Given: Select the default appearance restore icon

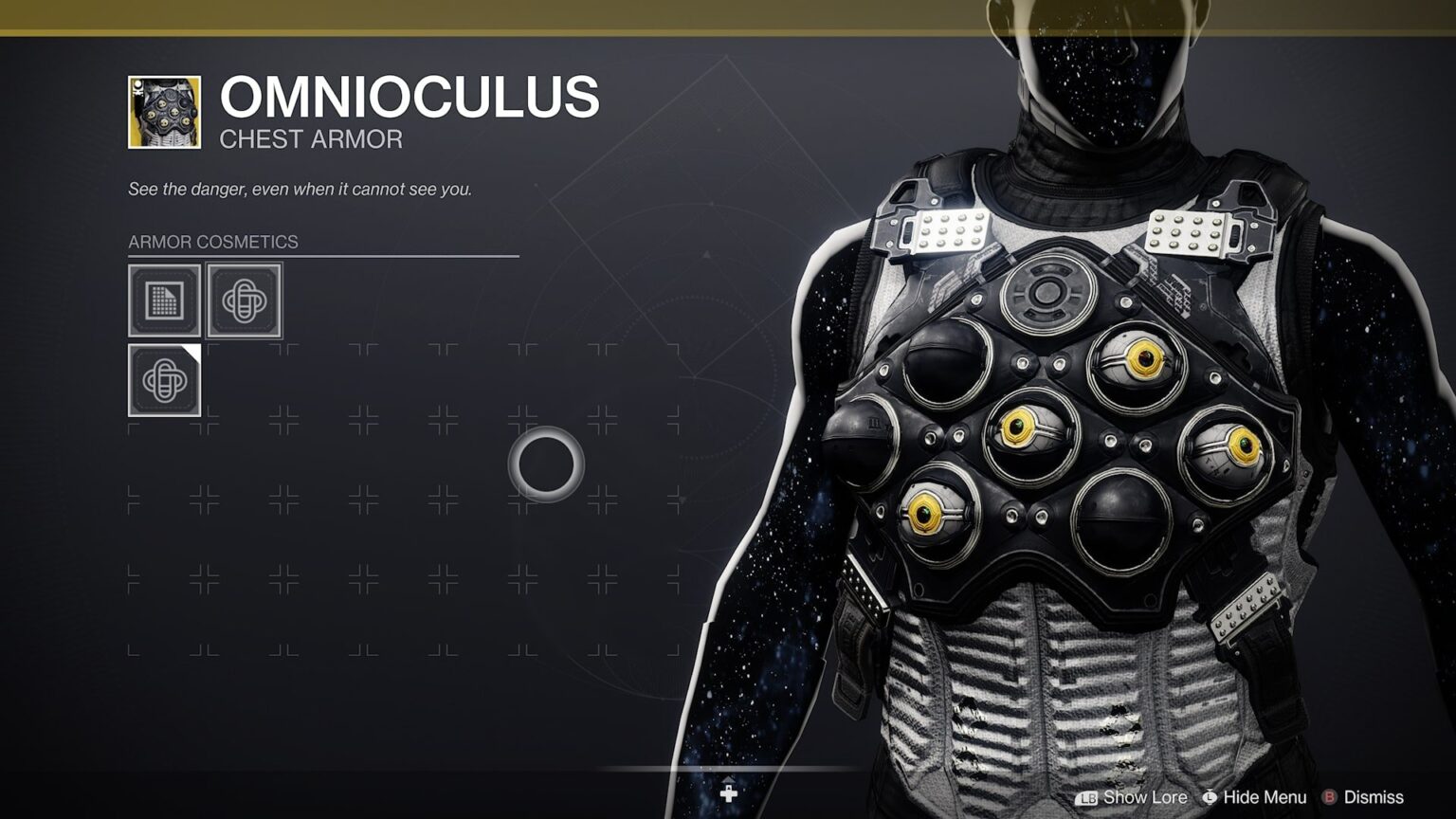Looking at the screenshot, I should tap(164, 302).
